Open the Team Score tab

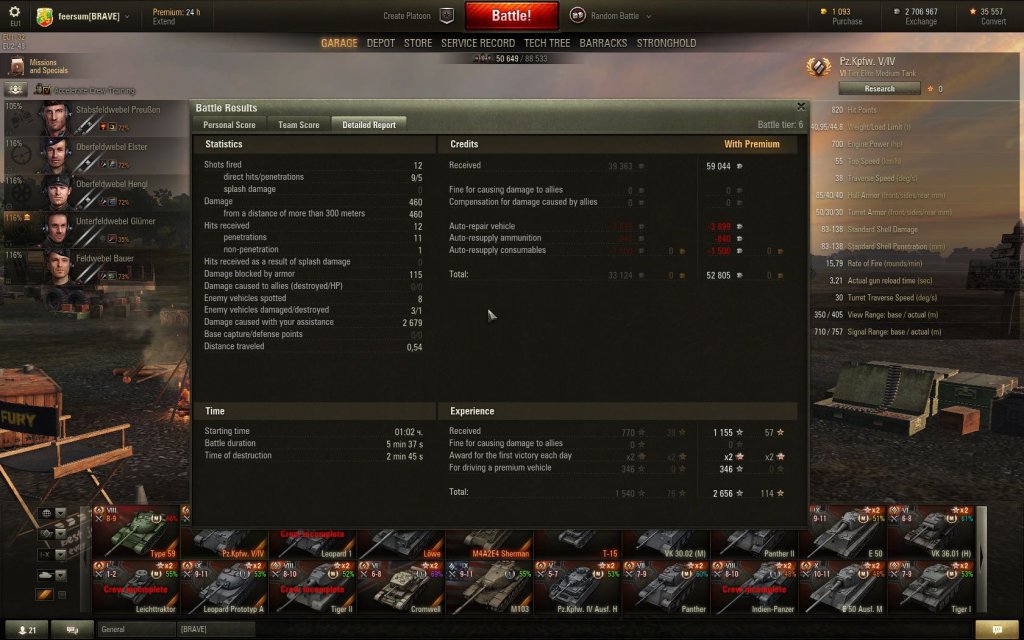coord(299,125)
